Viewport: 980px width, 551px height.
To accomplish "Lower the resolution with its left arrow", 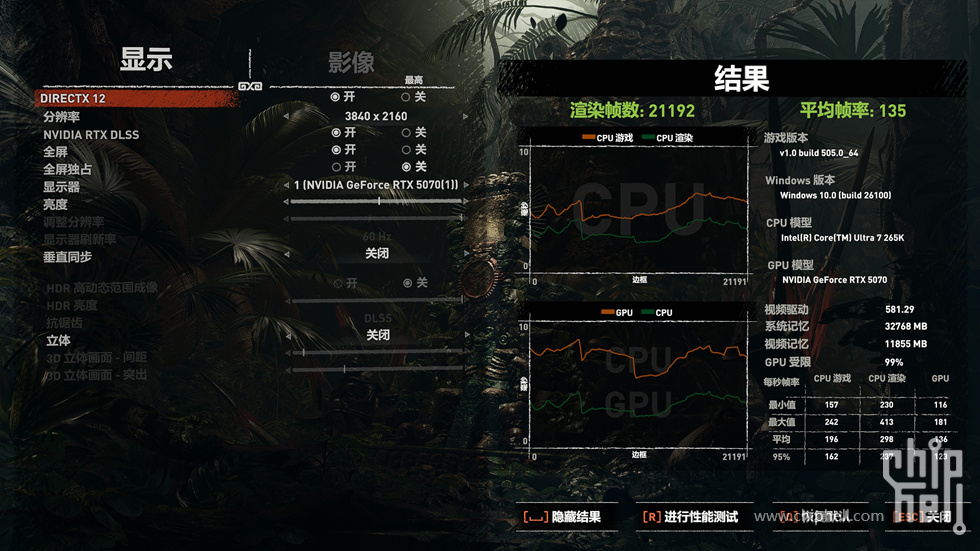I will coord(286,116).
